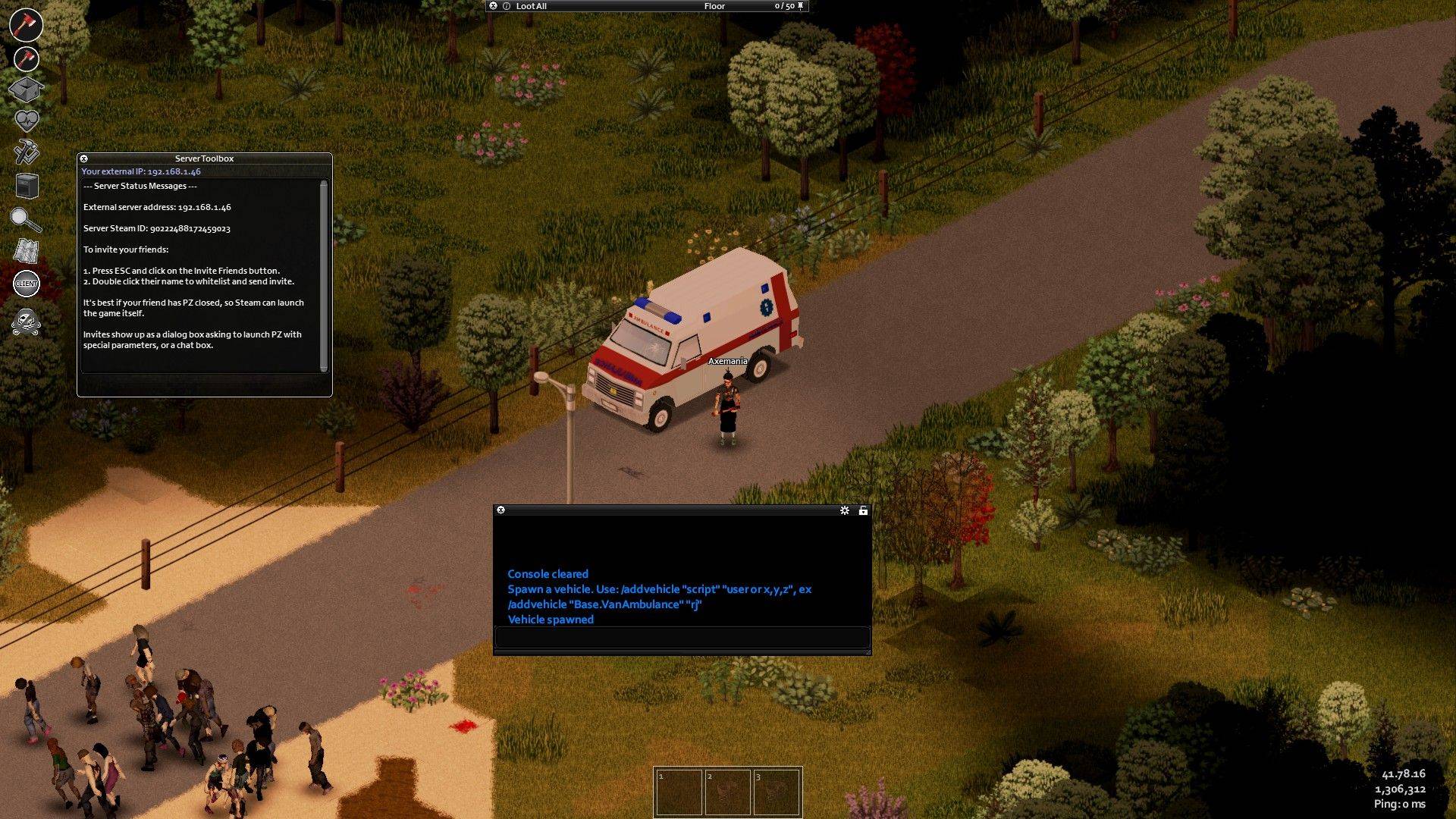Viewport: 1456px width, 819px height.
Task: Toggle the chat window padlock
Action: (863, 510)
